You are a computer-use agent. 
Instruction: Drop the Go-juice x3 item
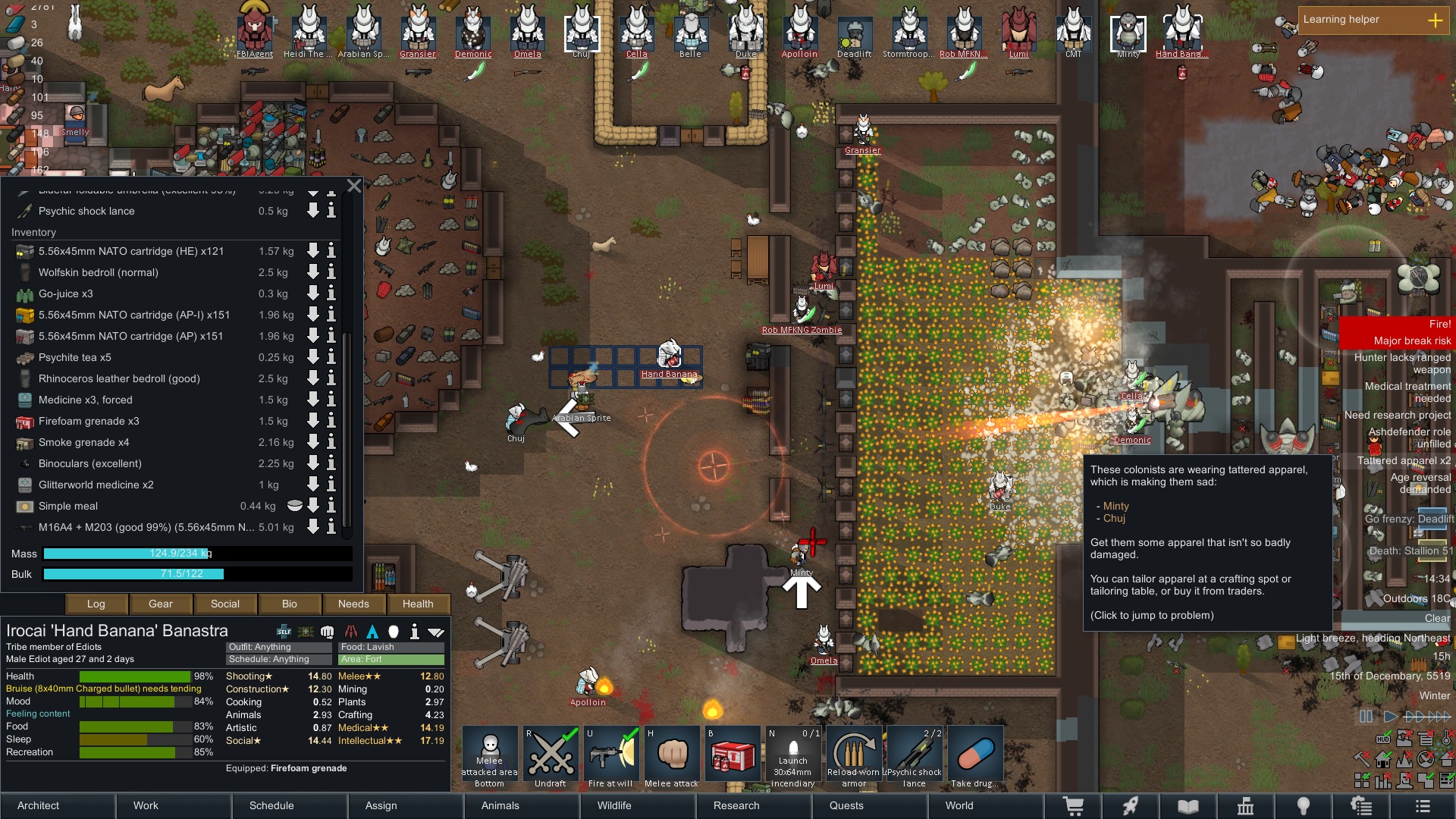tap(312, 293)
